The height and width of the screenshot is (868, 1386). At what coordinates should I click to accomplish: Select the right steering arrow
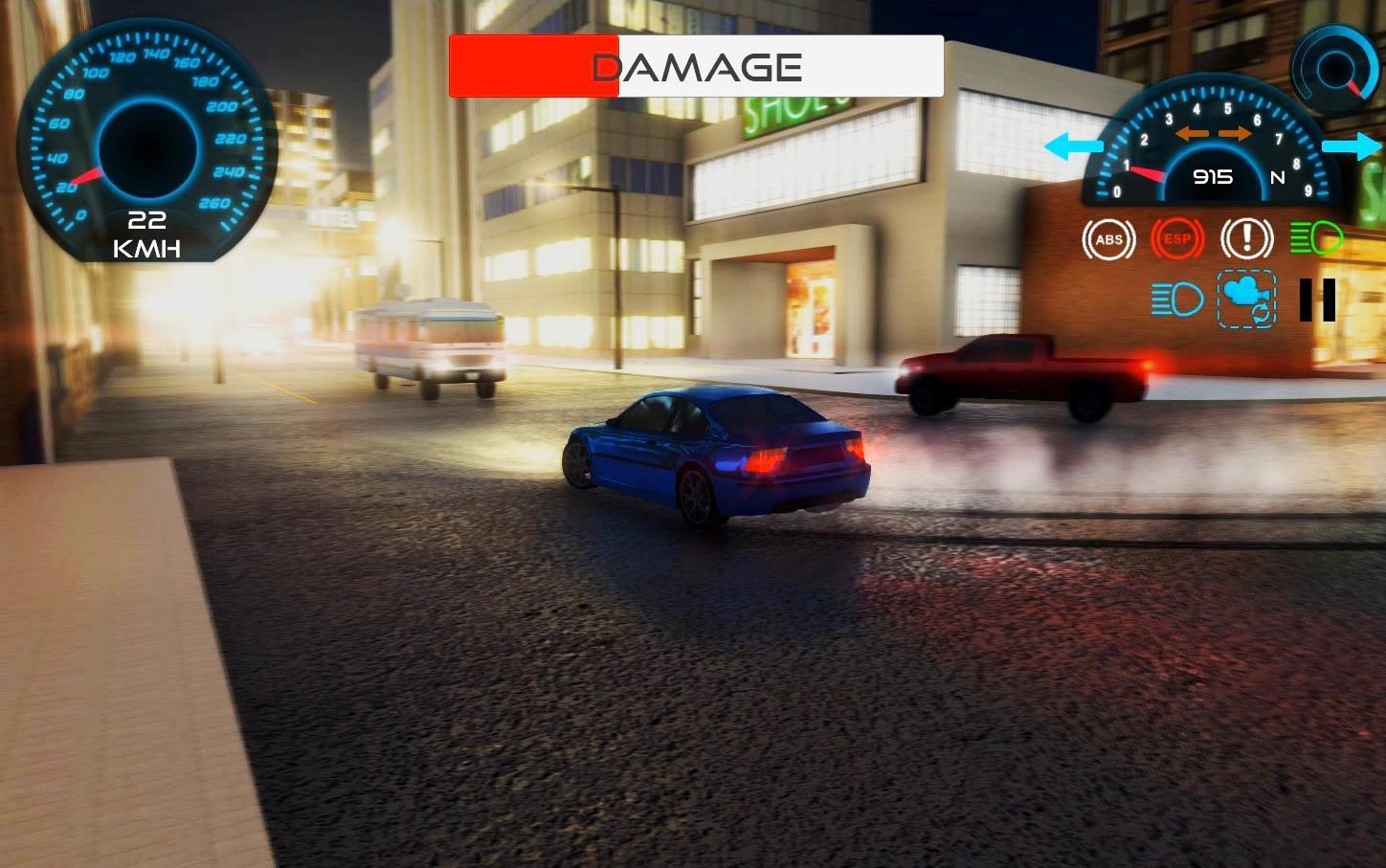[1352, 146]
